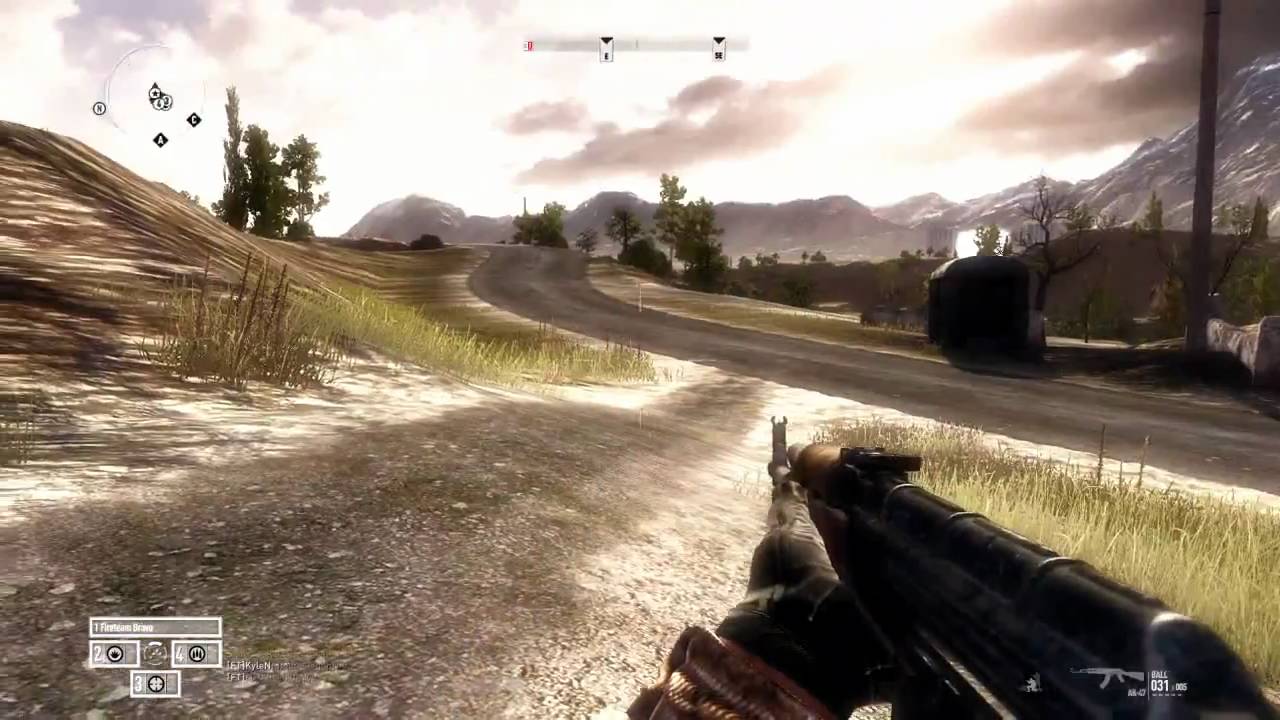Click the hold position fireteam icon
Screen dimensions: 1280x720
198,654
